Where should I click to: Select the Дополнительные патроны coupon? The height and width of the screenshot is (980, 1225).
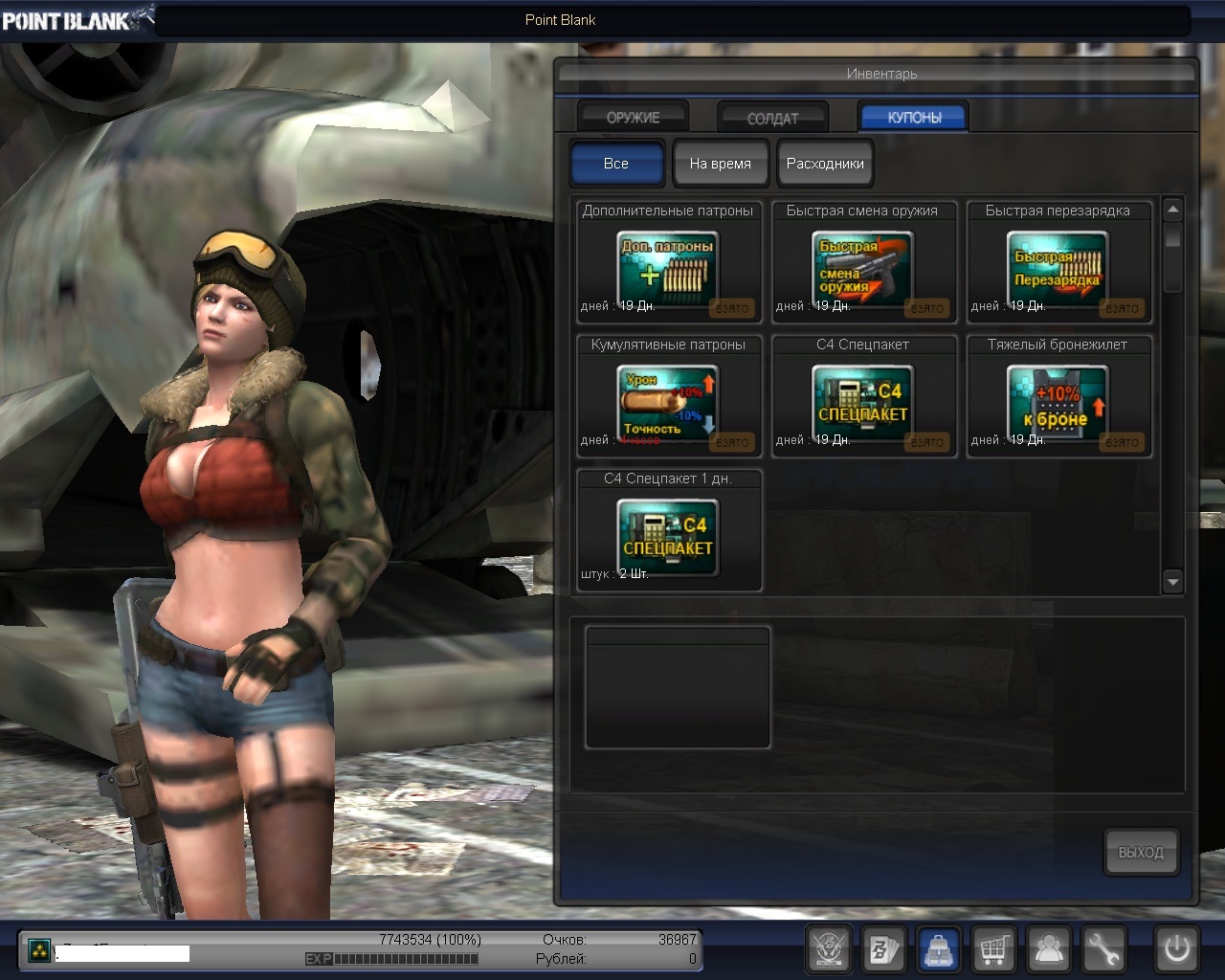click(669, 269)
